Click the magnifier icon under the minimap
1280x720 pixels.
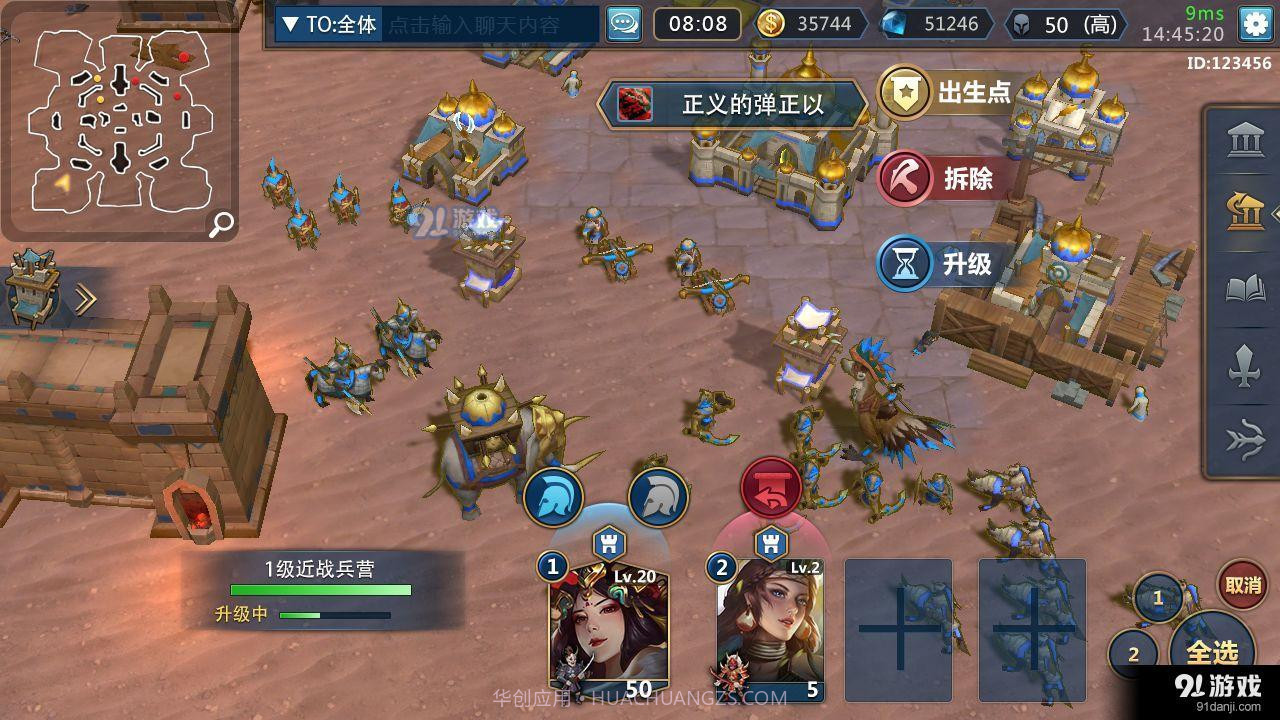pos(221,225)
